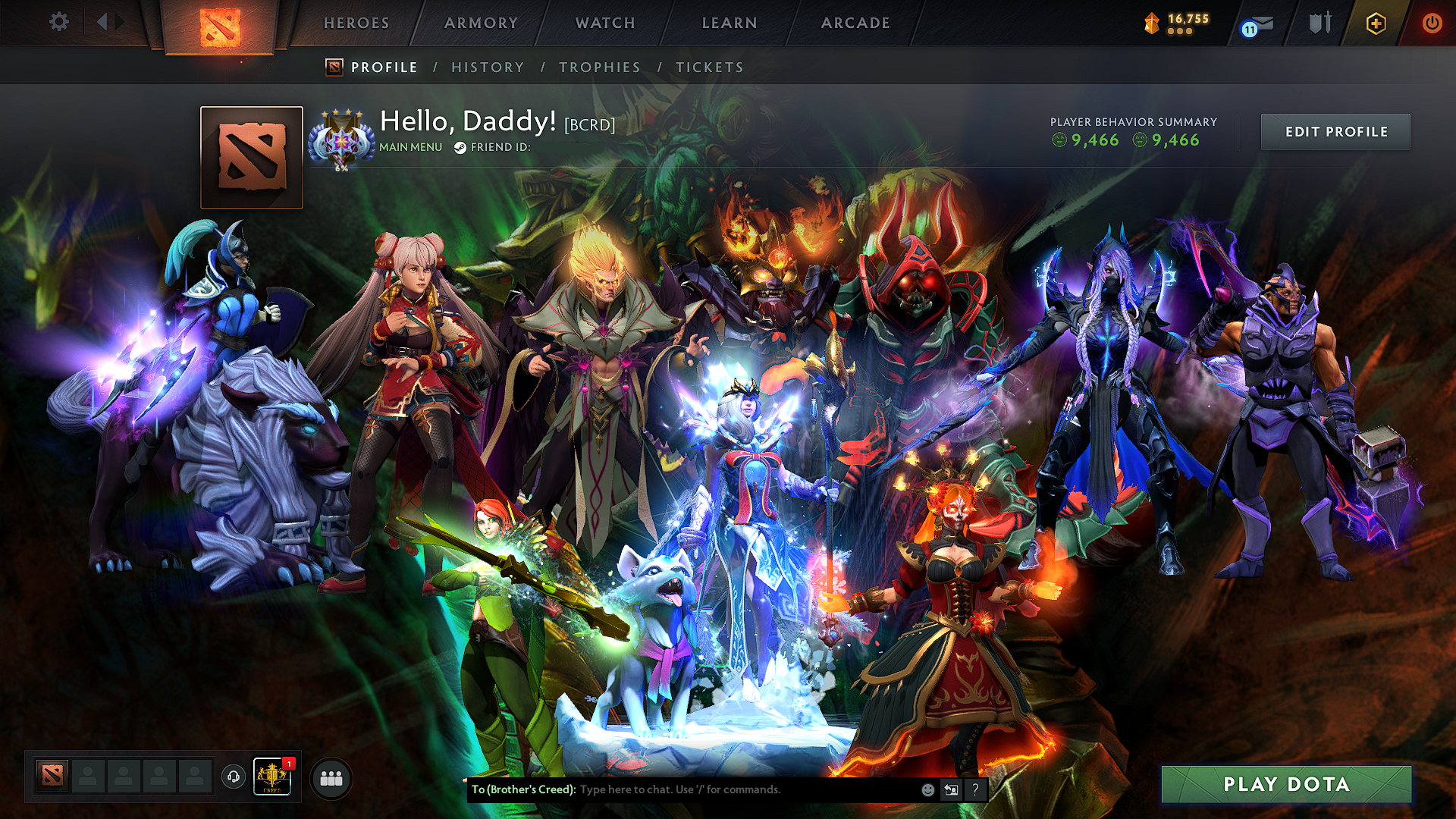Open the armory shield and sword icon
Screen dimensions: 1456x819
(1319, 23)
